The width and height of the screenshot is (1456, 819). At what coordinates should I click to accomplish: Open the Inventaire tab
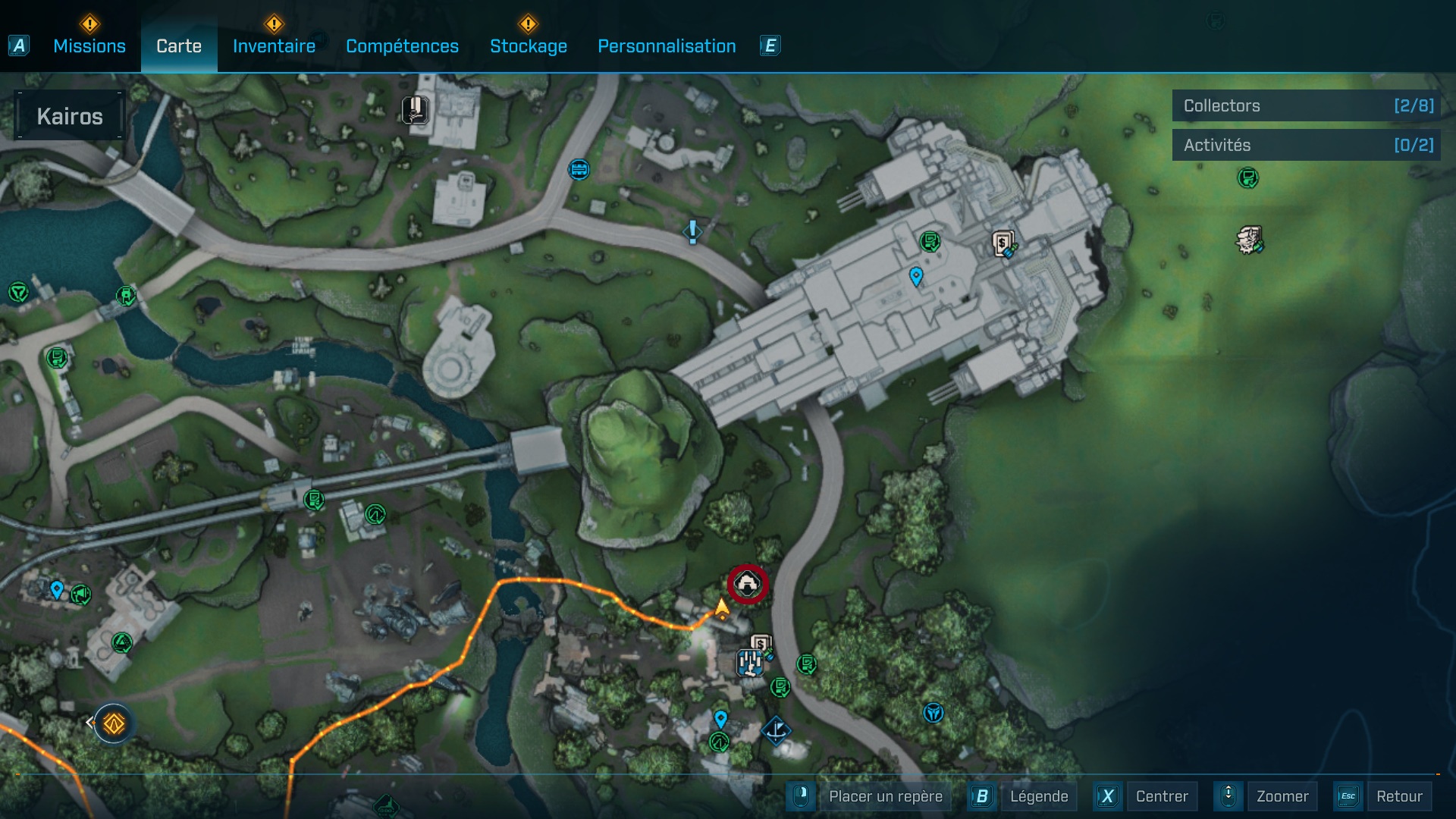[274, 46]
